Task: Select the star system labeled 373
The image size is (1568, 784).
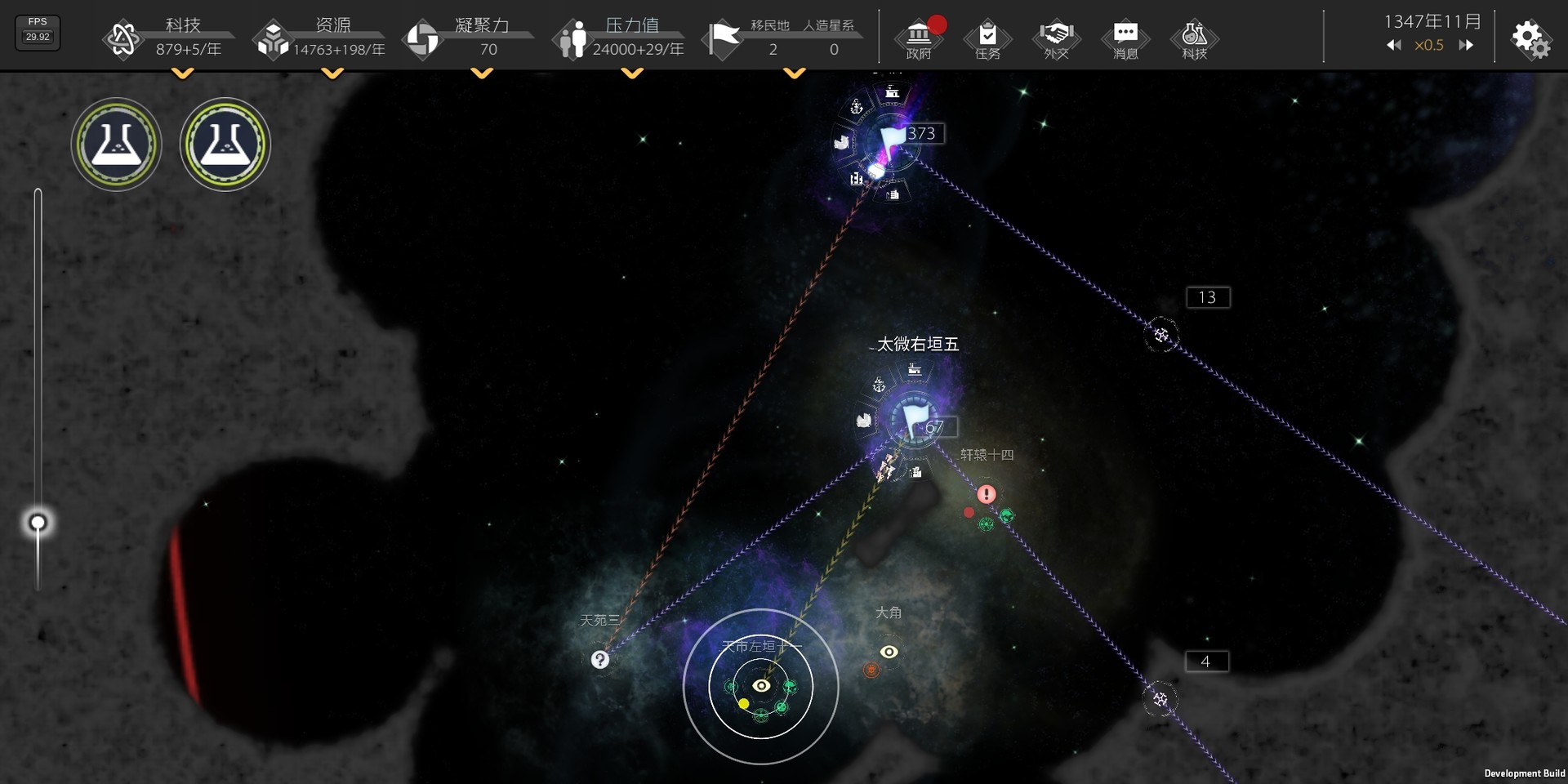Action: pos(892,140)
